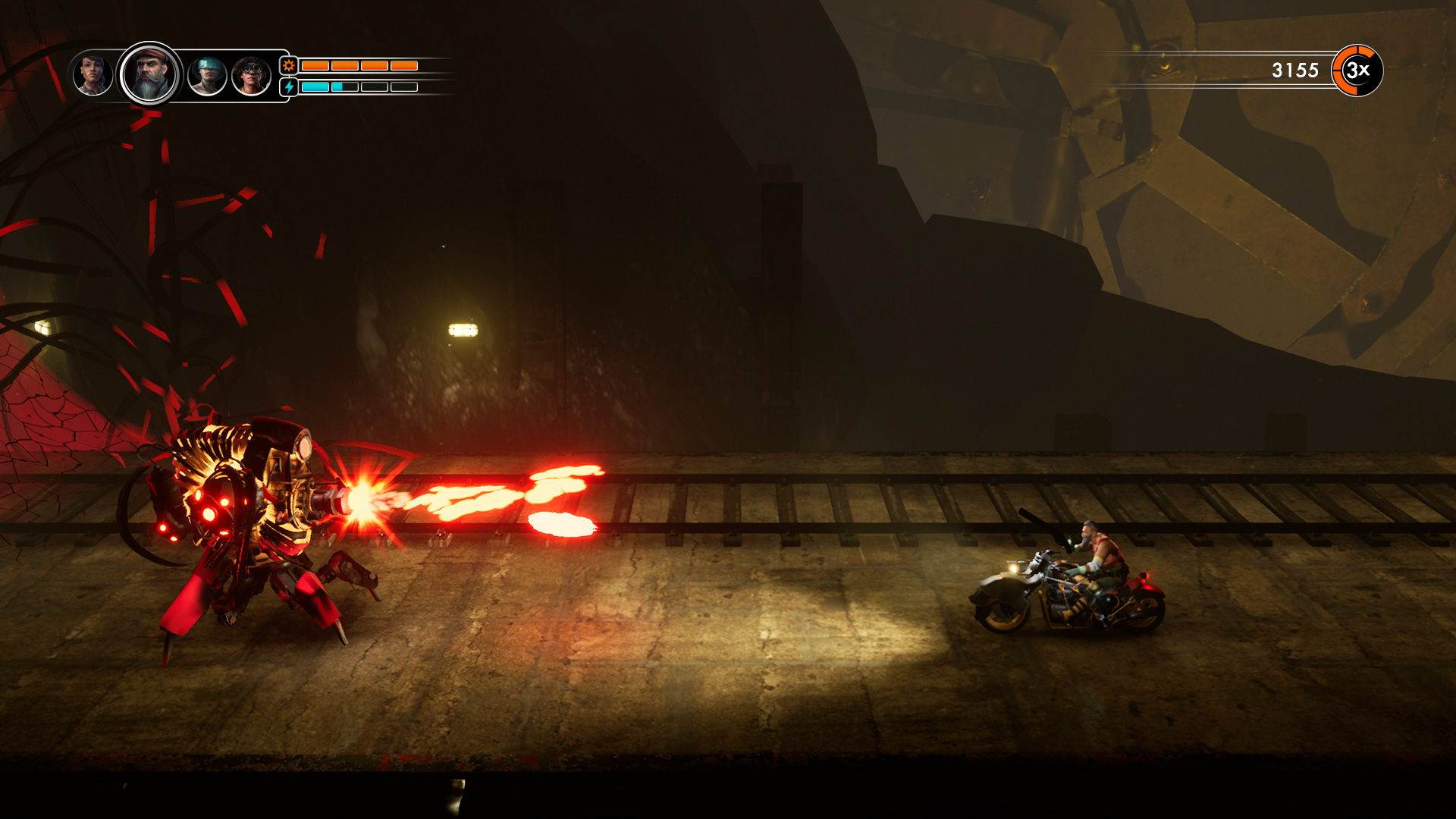Click the gear icon beside the health bar

pos(289,66)
